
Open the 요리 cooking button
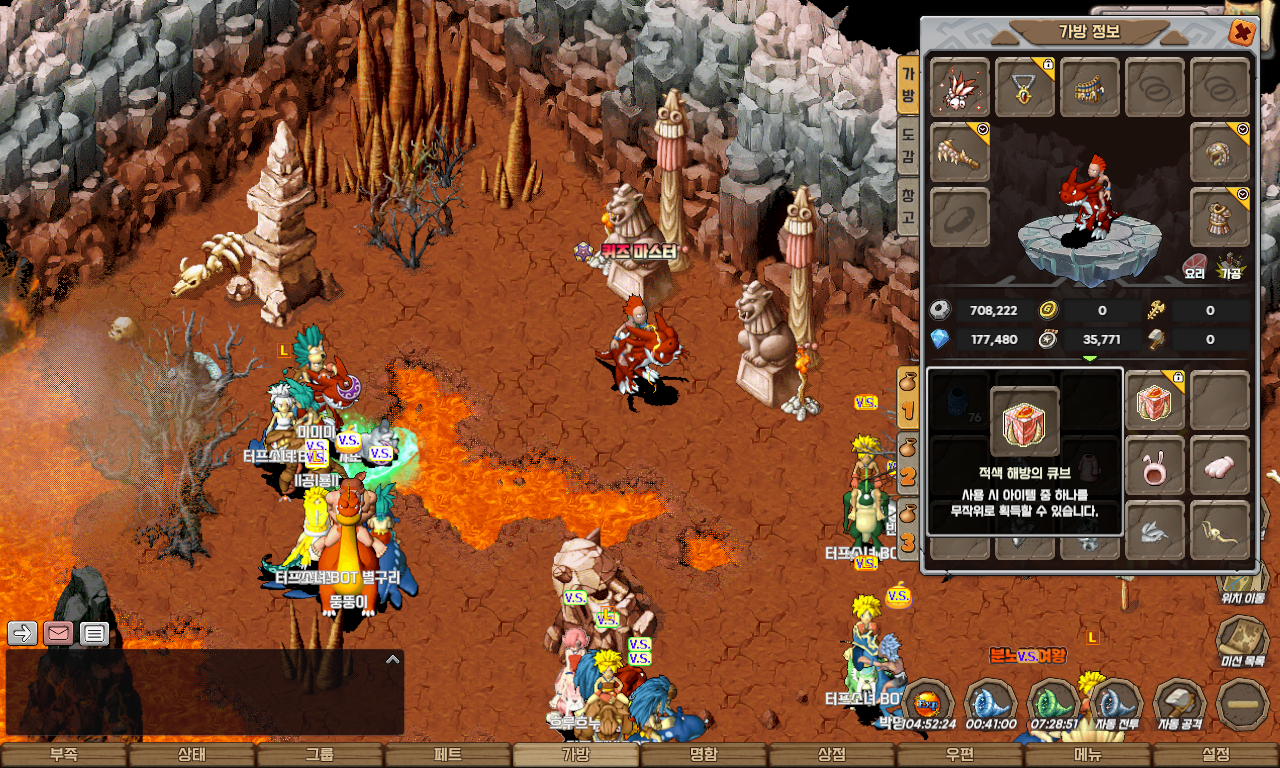point(1195,265)
